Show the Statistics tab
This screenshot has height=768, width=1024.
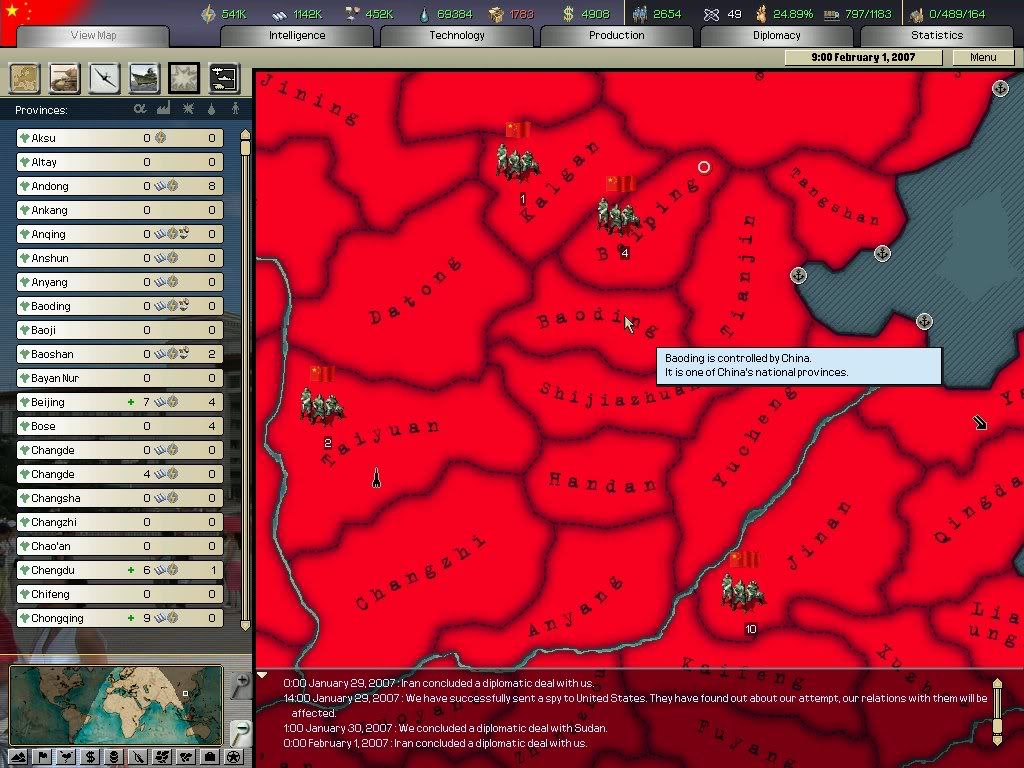click(937, 35)
